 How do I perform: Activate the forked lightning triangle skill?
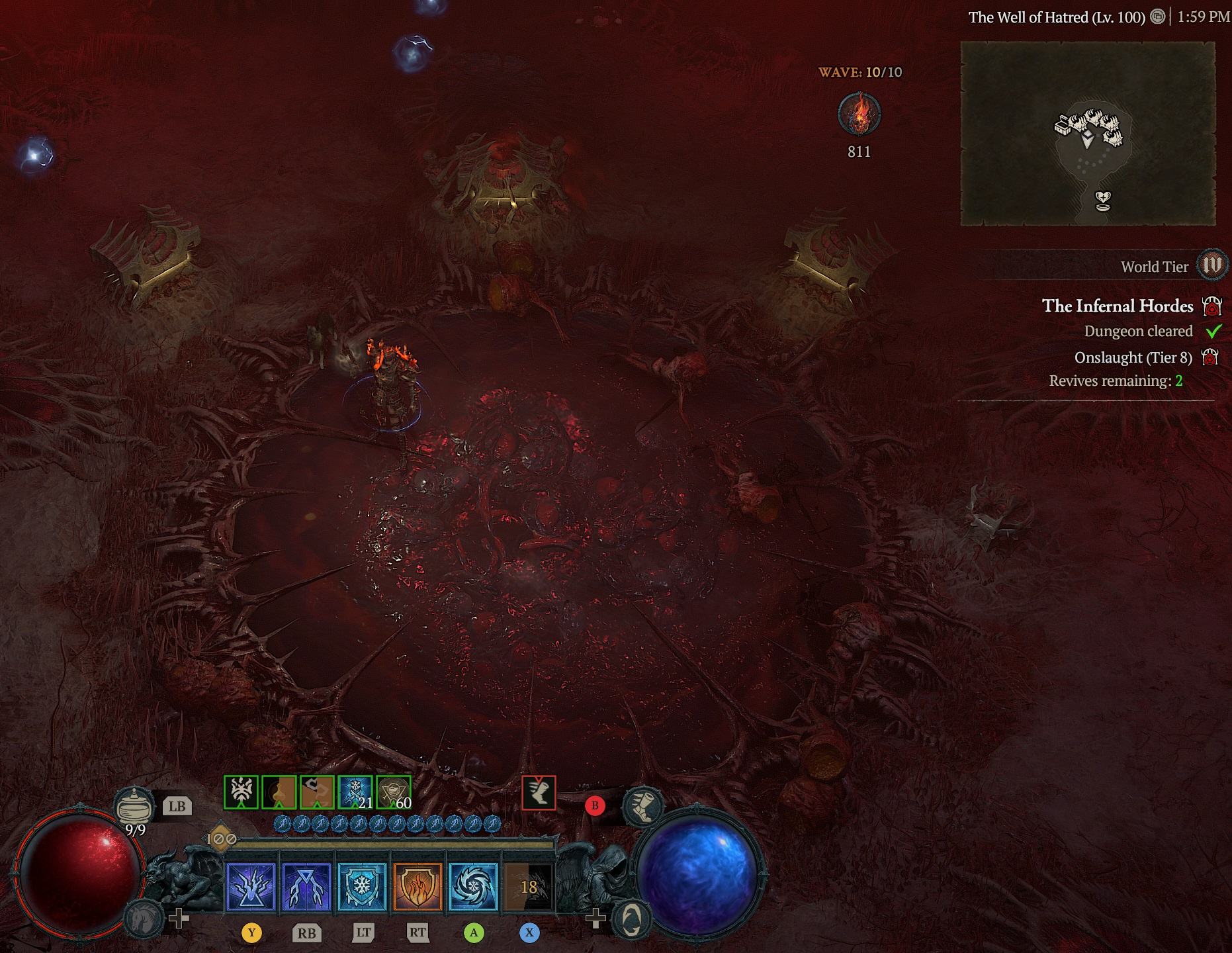[306, 886]
